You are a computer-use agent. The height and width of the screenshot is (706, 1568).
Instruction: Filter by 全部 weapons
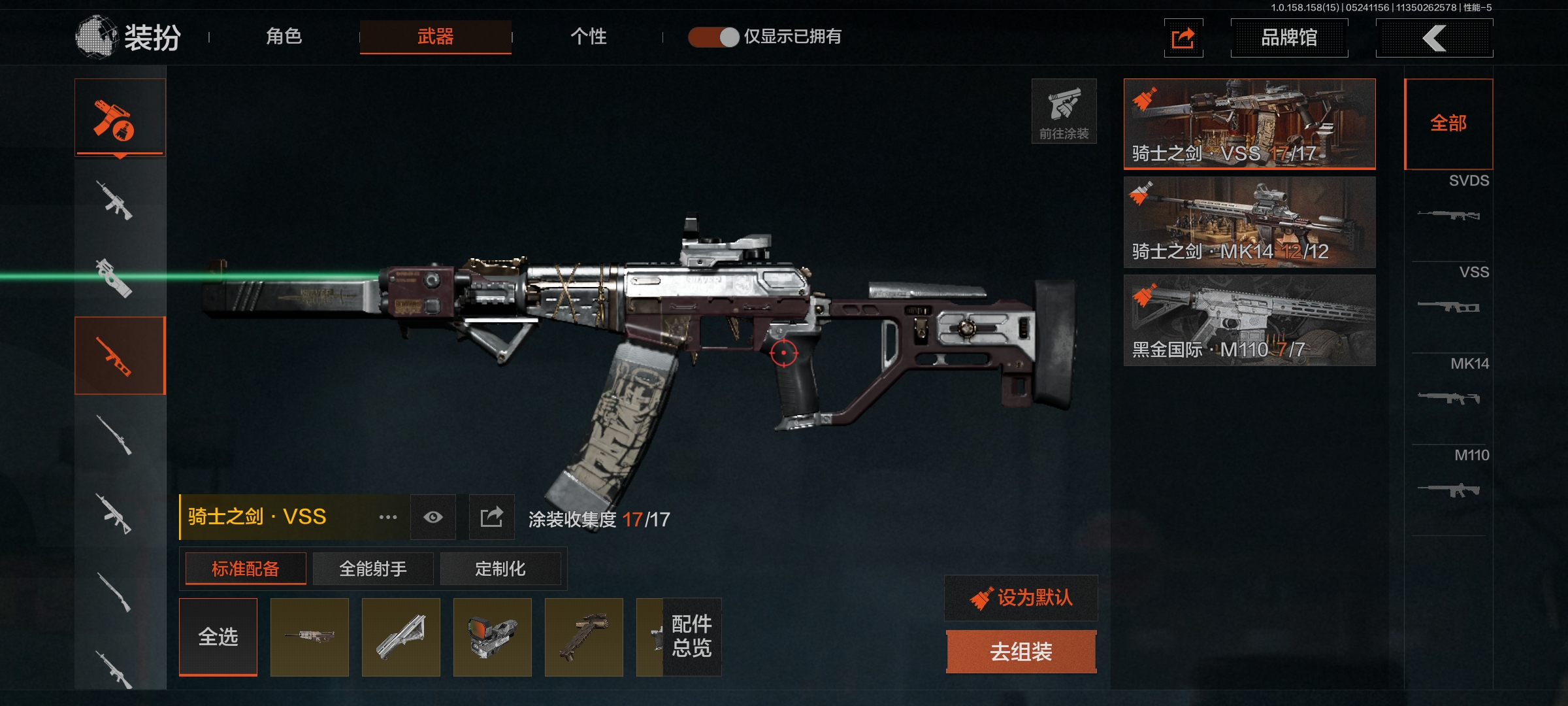click(x=1448, y=124)
